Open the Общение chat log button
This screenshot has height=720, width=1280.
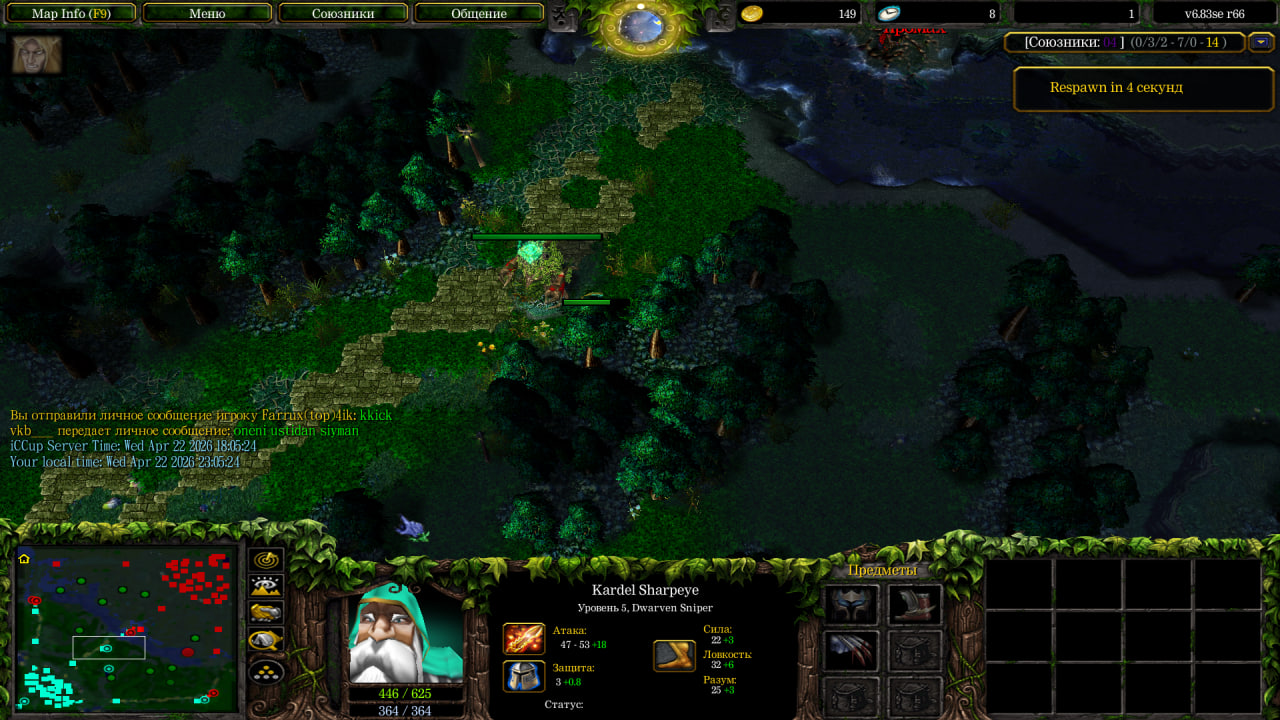click(479, 14)
